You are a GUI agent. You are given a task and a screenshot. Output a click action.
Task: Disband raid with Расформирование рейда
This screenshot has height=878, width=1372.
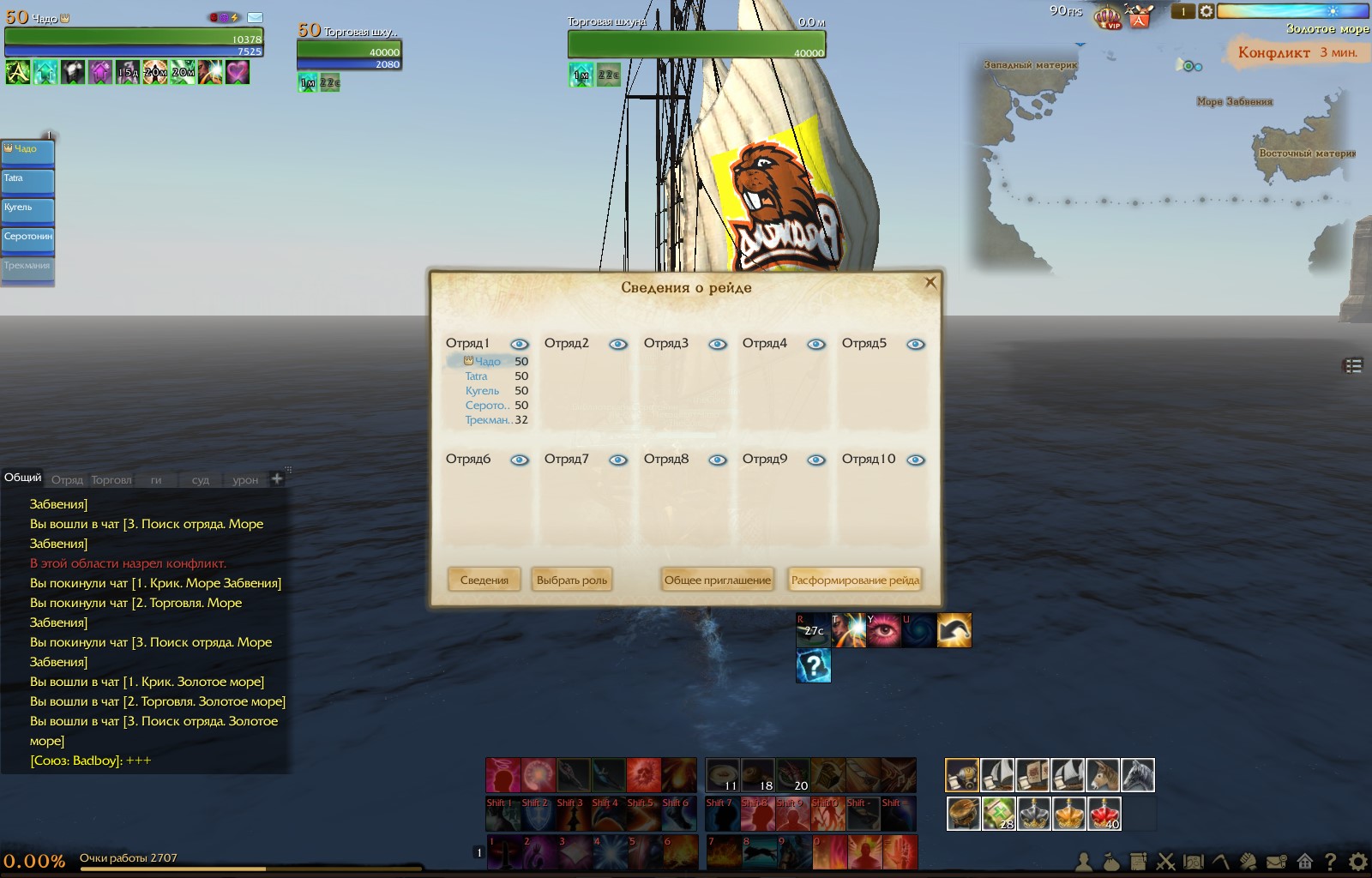coord(855,580)
